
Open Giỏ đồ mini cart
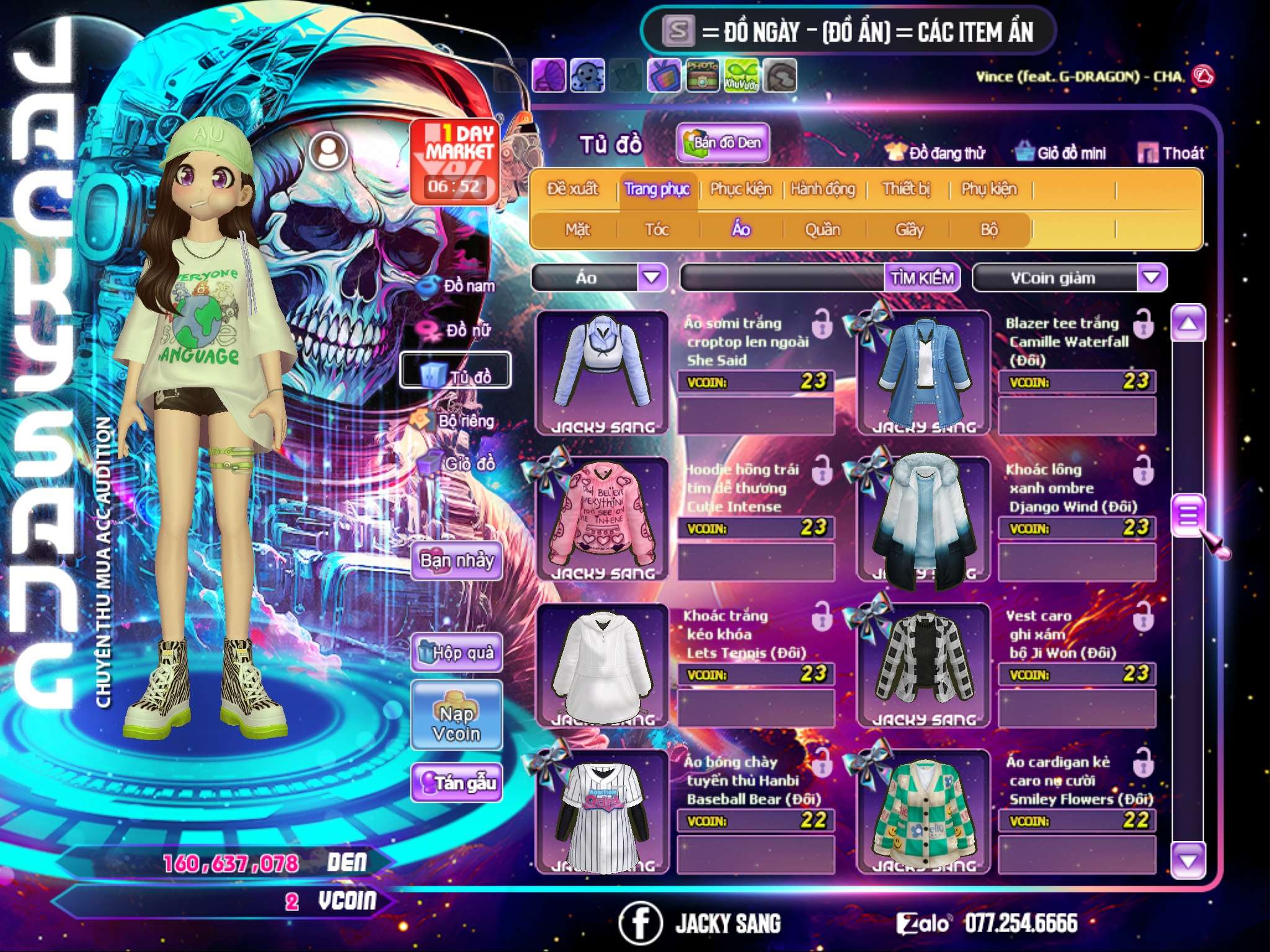point(1061,153)
